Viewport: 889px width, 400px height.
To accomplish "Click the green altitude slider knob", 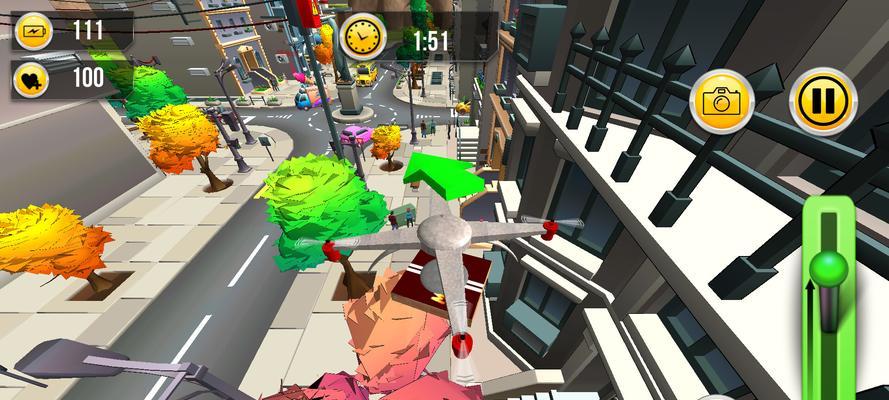I will 829,268.
